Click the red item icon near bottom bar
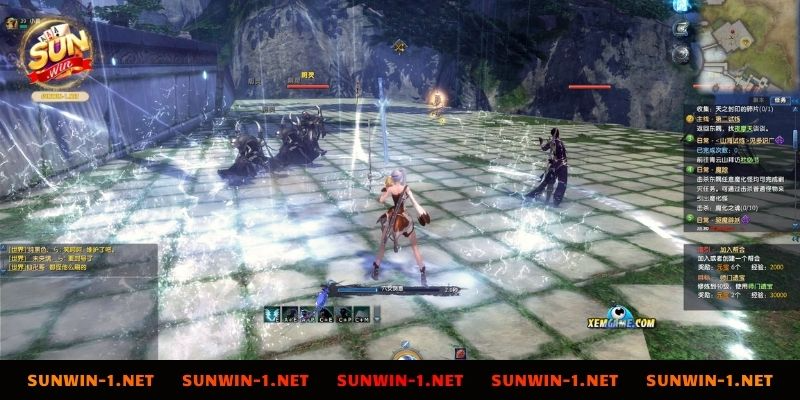The width and height of the screenshot is (800, 400). click(x=460, y=352)
